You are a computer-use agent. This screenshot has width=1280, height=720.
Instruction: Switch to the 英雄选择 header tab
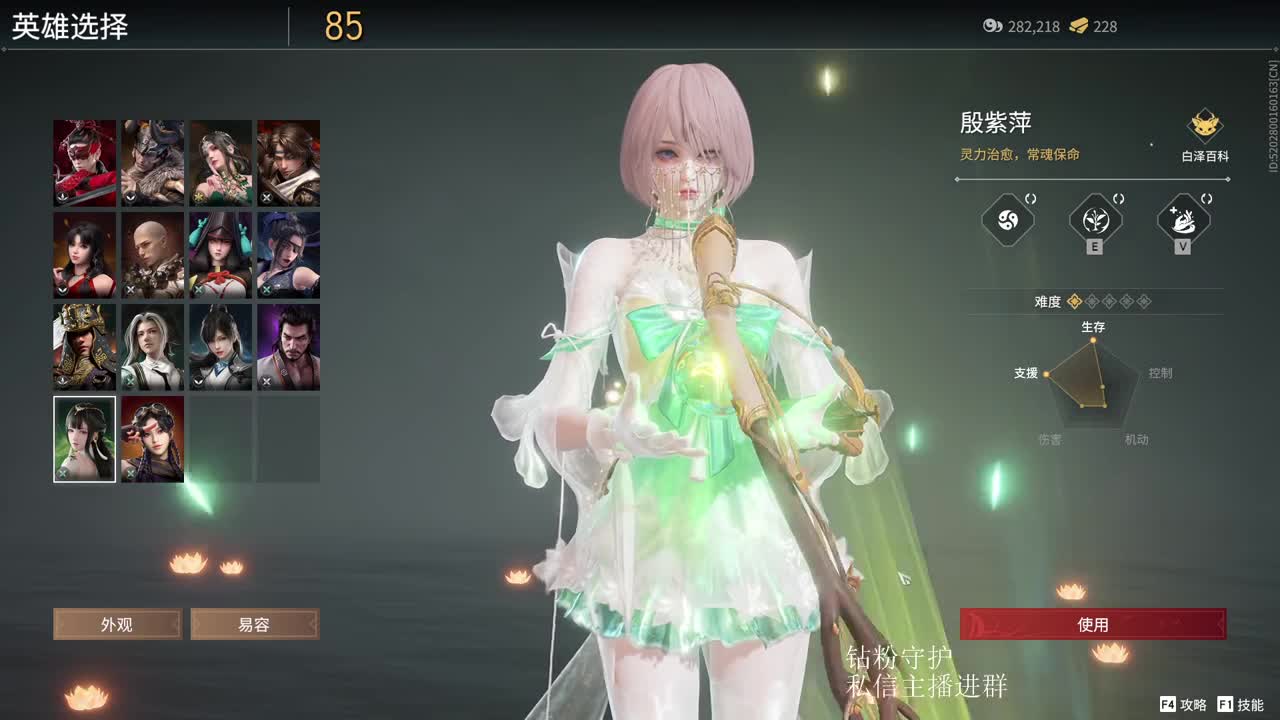70,27
